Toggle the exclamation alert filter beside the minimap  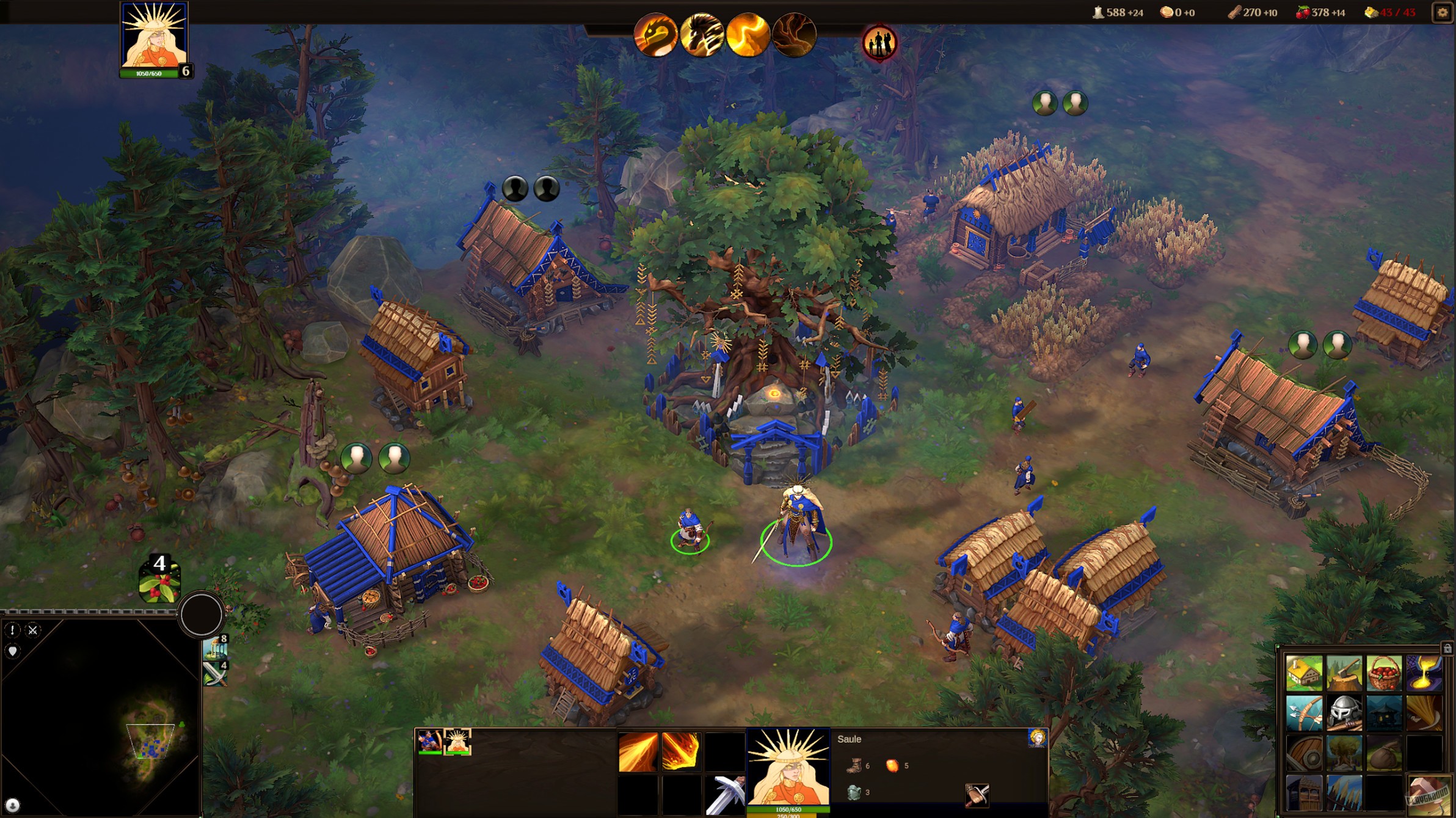(12, 630)
